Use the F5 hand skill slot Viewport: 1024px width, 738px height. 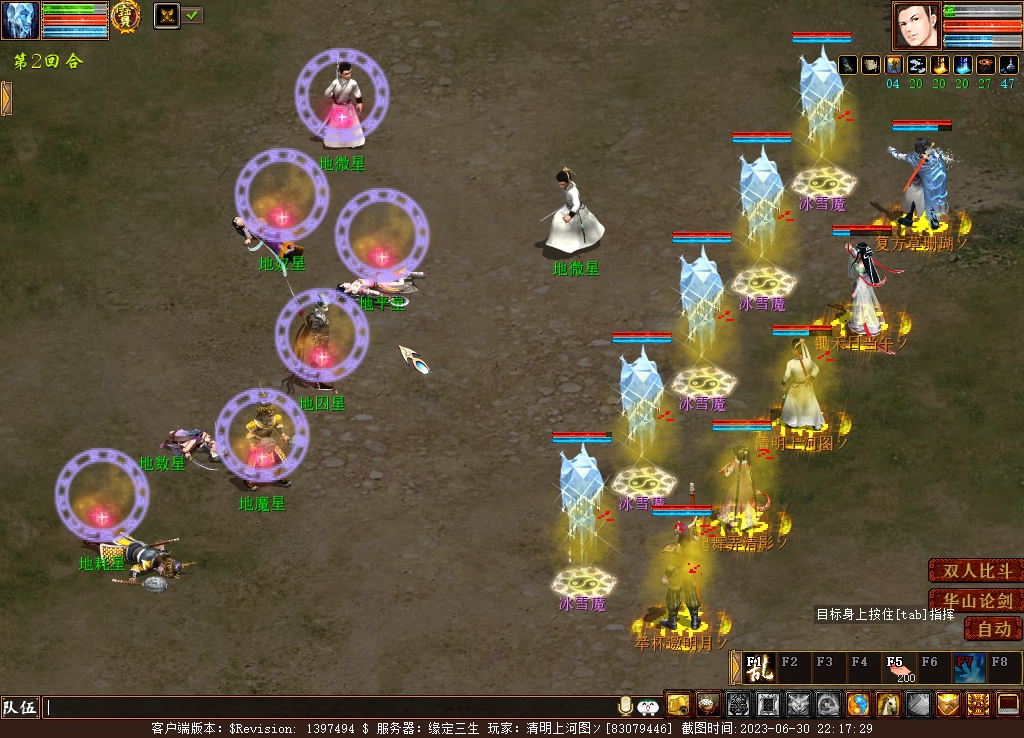897,667
